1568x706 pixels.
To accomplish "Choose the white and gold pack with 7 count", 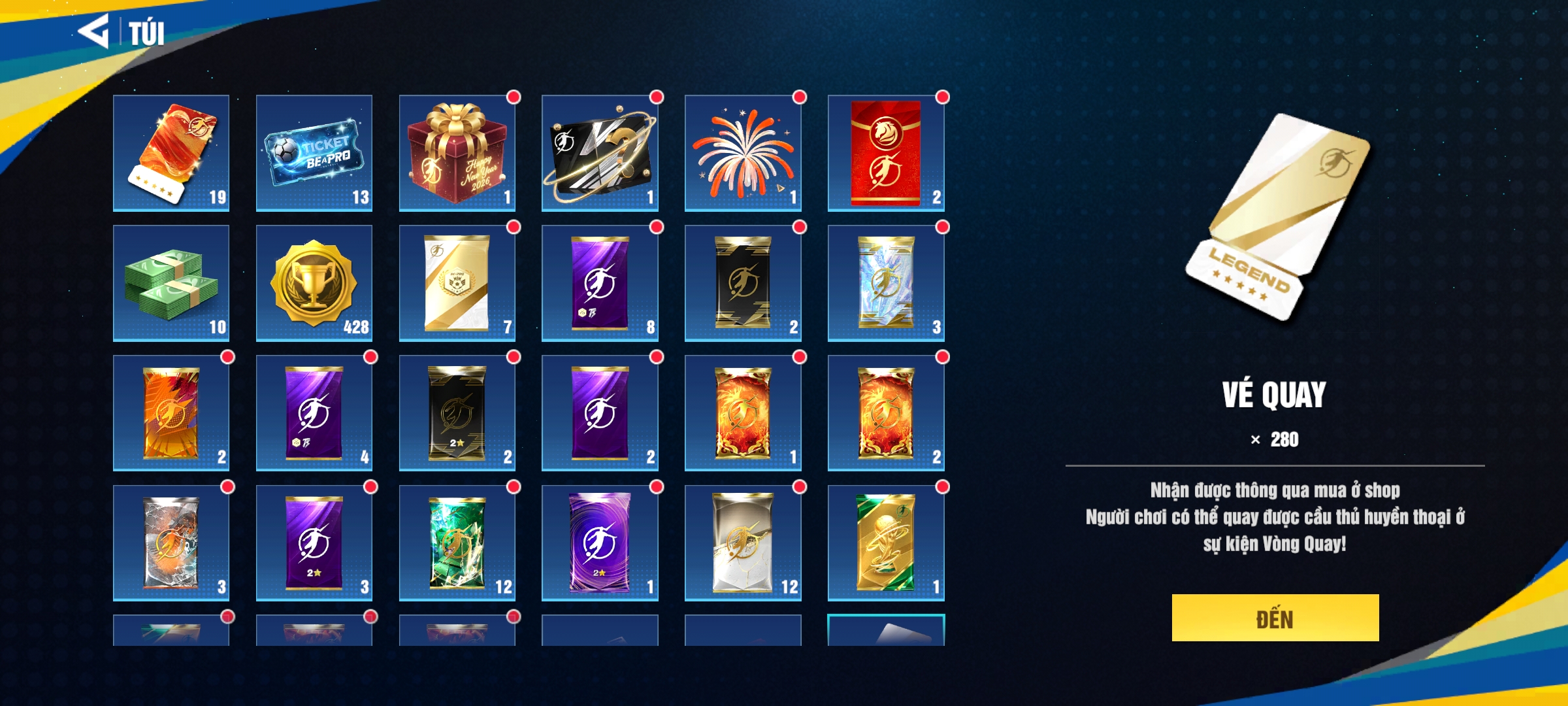I will point(457,283).
